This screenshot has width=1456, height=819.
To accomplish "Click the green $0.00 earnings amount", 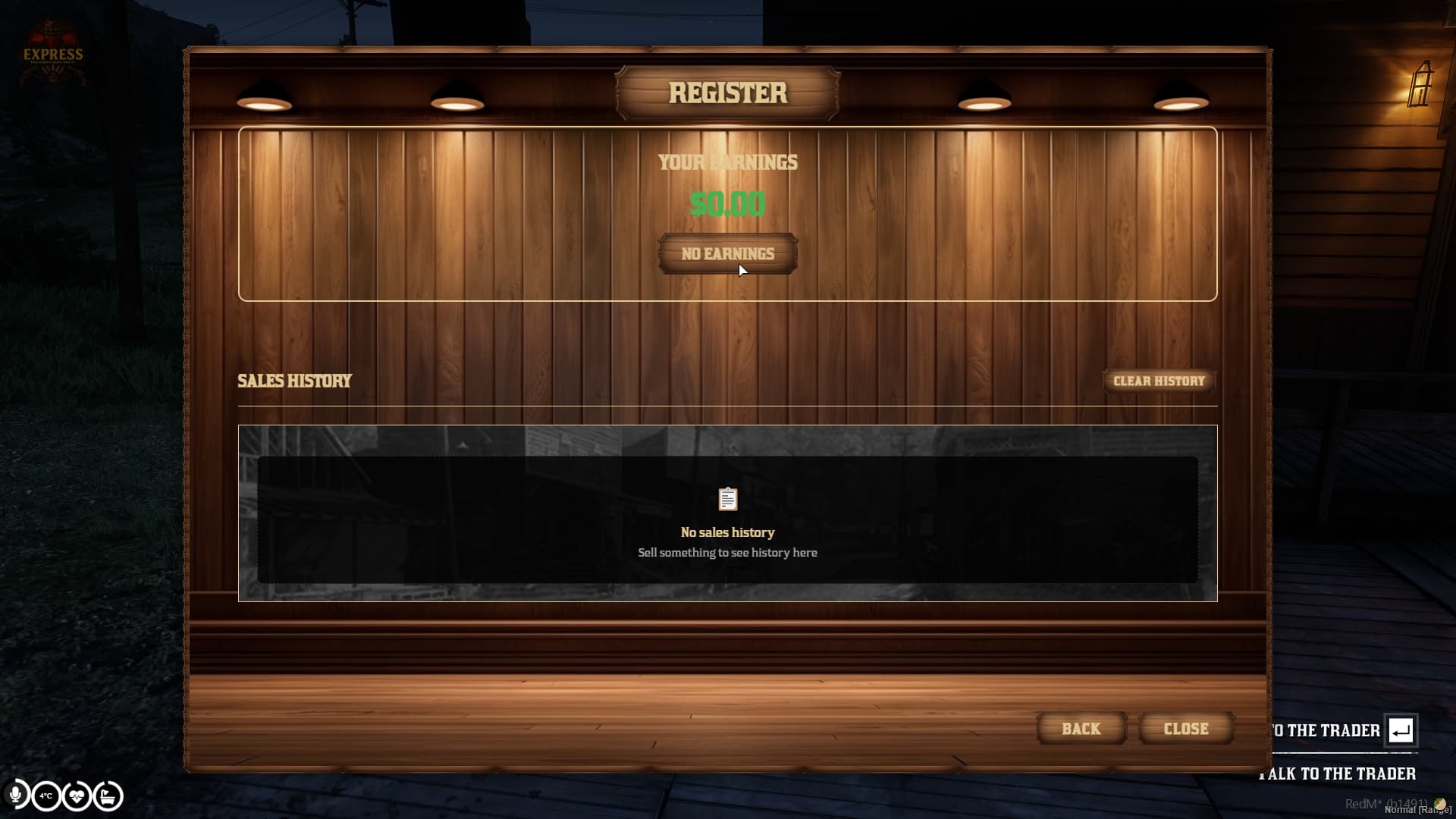I will pos(727,203).
